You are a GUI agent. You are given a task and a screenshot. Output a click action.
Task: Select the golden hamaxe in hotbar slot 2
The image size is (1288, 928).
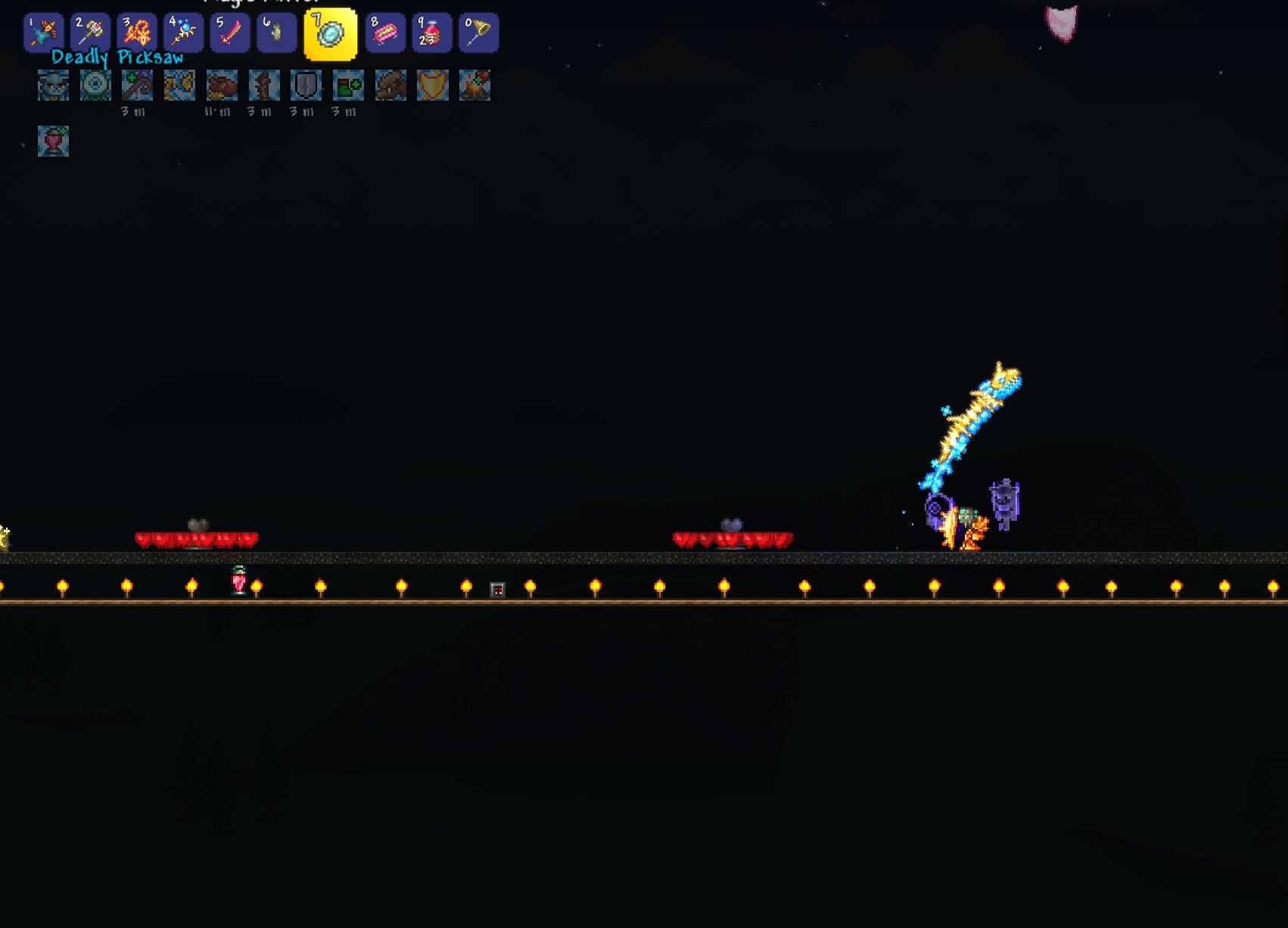[x=90, y=32]
